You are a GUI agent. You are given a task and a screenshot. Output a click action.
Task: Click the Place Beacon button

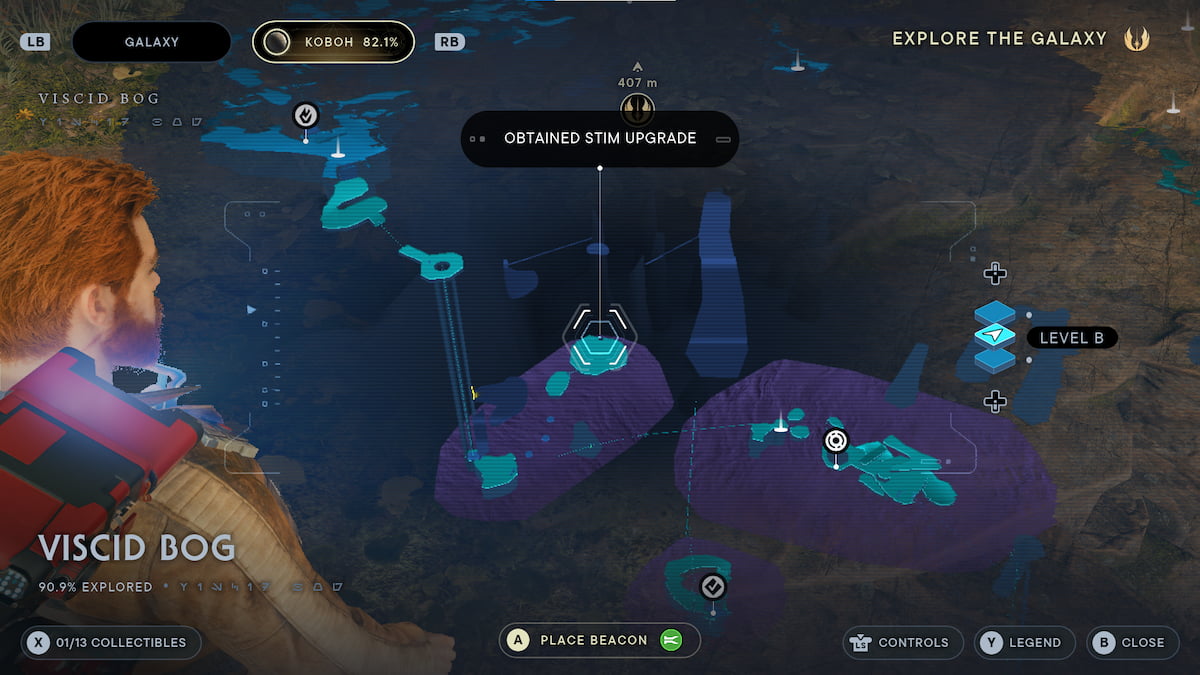(x=599, y=640)
